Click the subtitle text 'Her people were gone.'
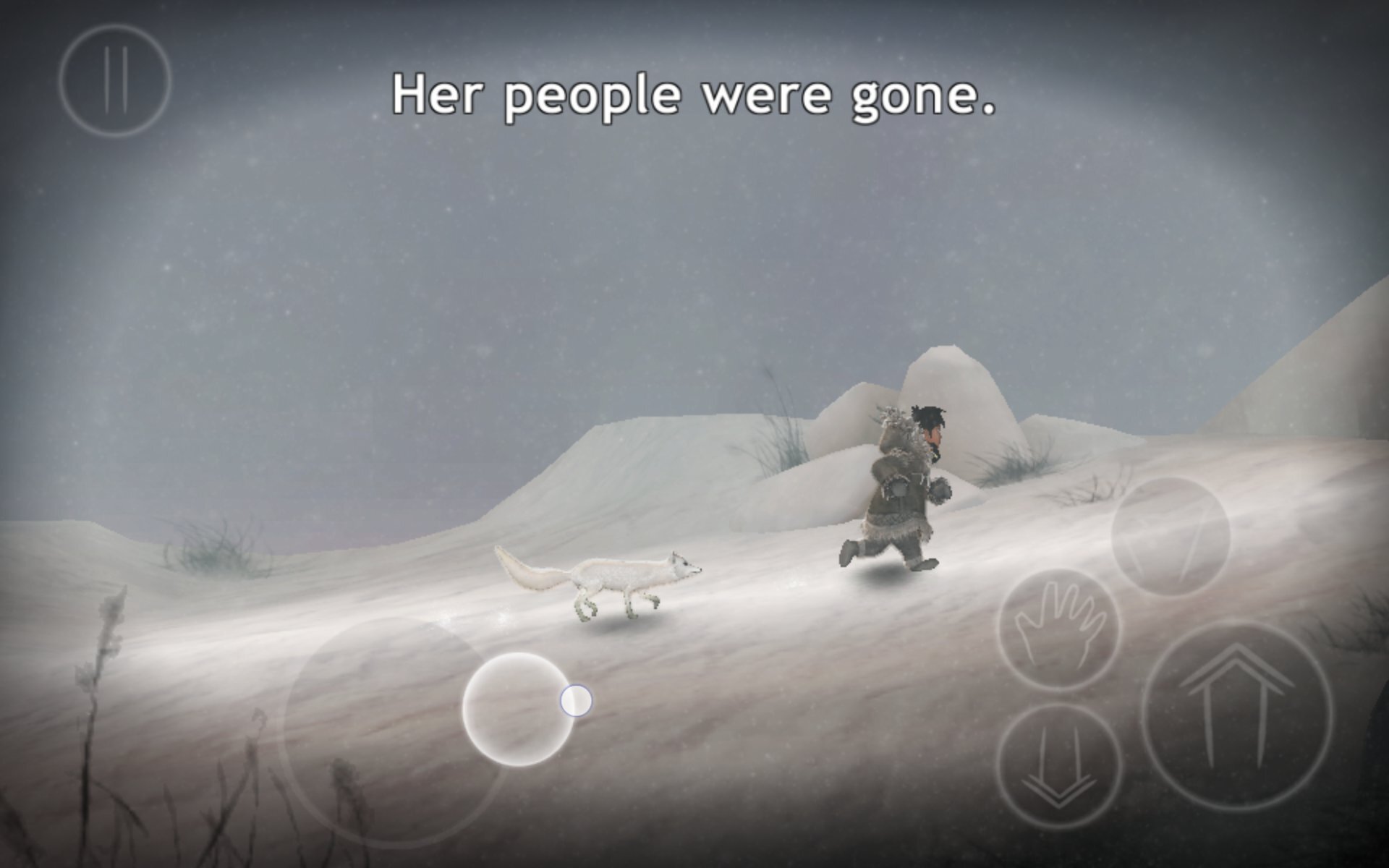The height and width of the screenshot is (868, 1389). click(x=693, y=94)
